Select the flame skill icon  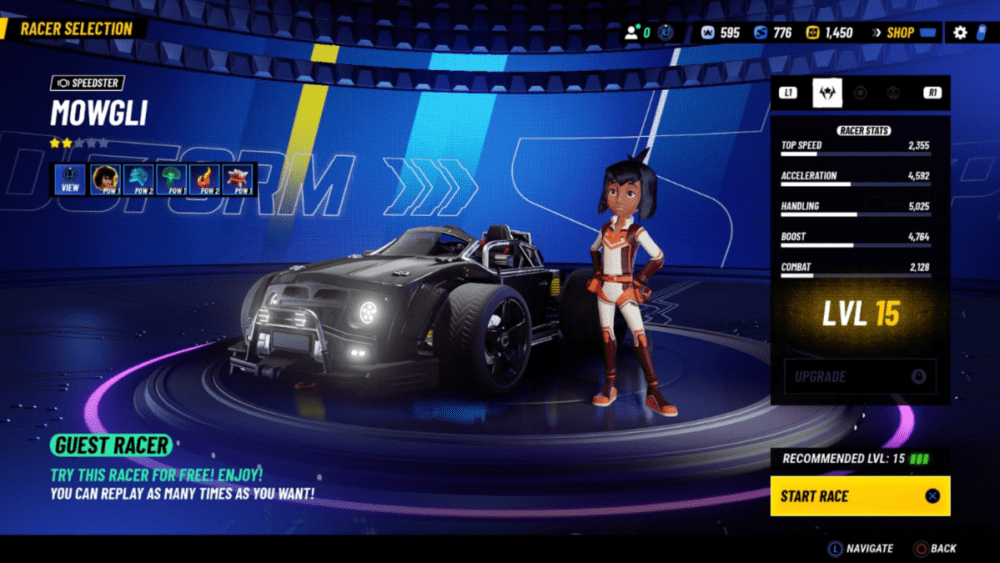click(205, 180)
